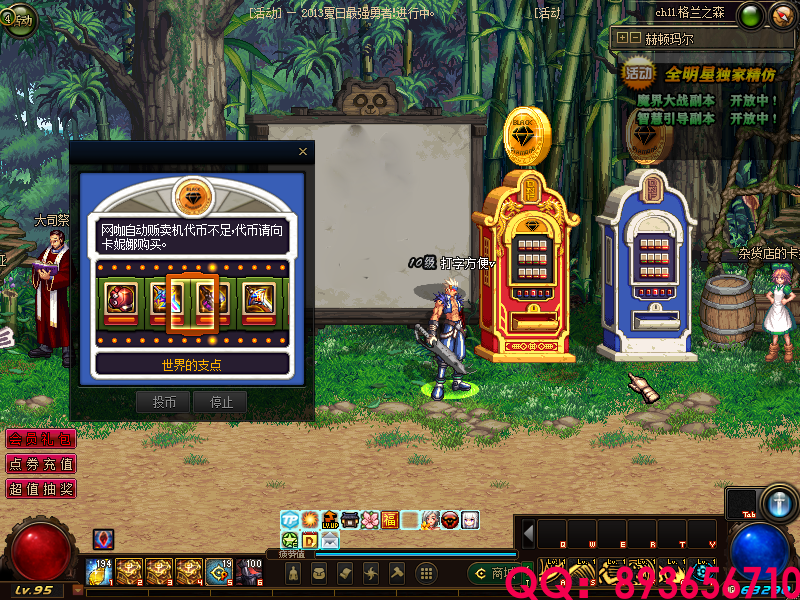The image size is (800, 600).
Task: Click the yellow D icon above fatigue bar
Action: (x=309, y=541)
